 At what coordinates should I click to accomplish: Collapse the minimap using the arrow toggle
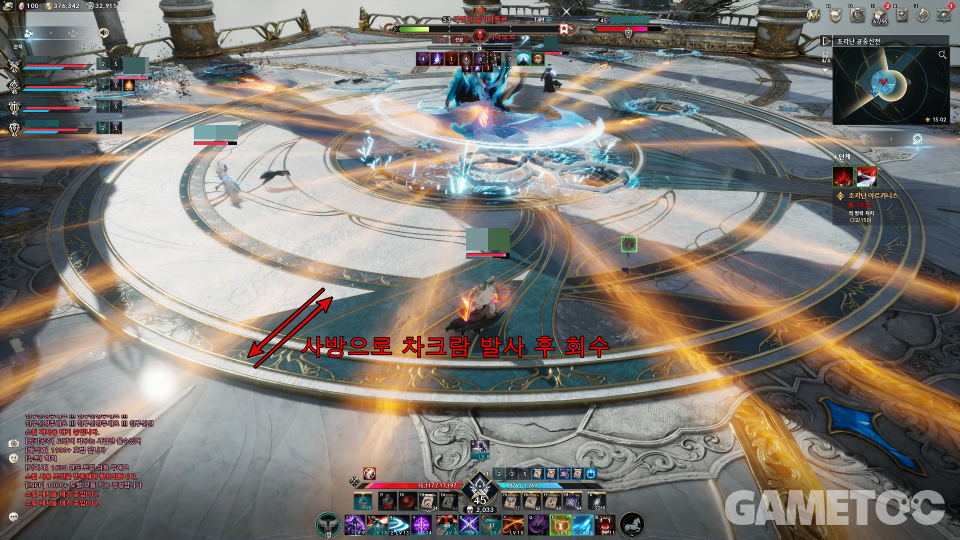tap(826, 42)
